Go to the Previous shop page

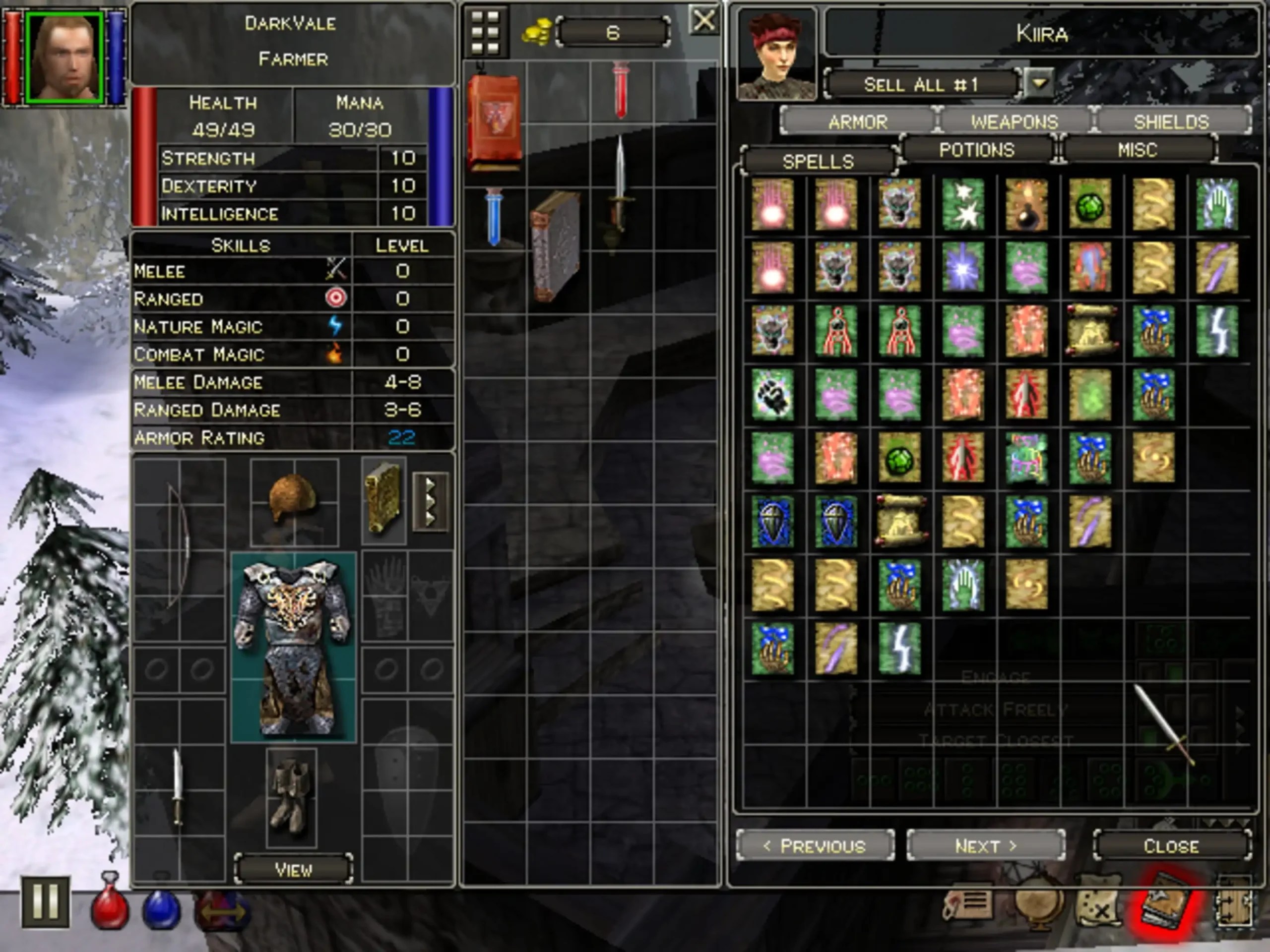815,846
